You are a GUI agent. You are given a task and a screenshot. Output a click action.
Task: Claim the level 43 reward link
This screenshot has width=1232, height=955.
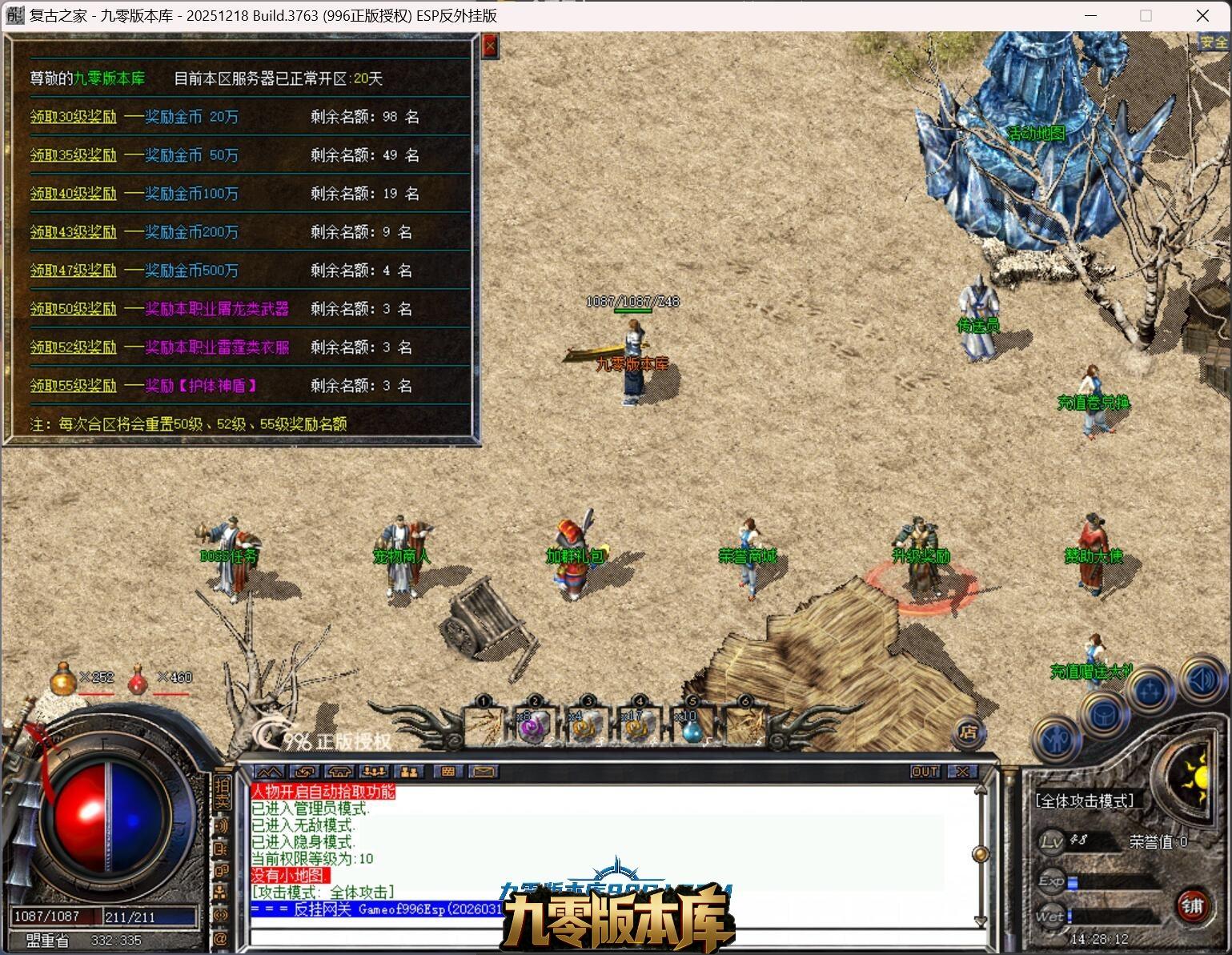[74, 232]
